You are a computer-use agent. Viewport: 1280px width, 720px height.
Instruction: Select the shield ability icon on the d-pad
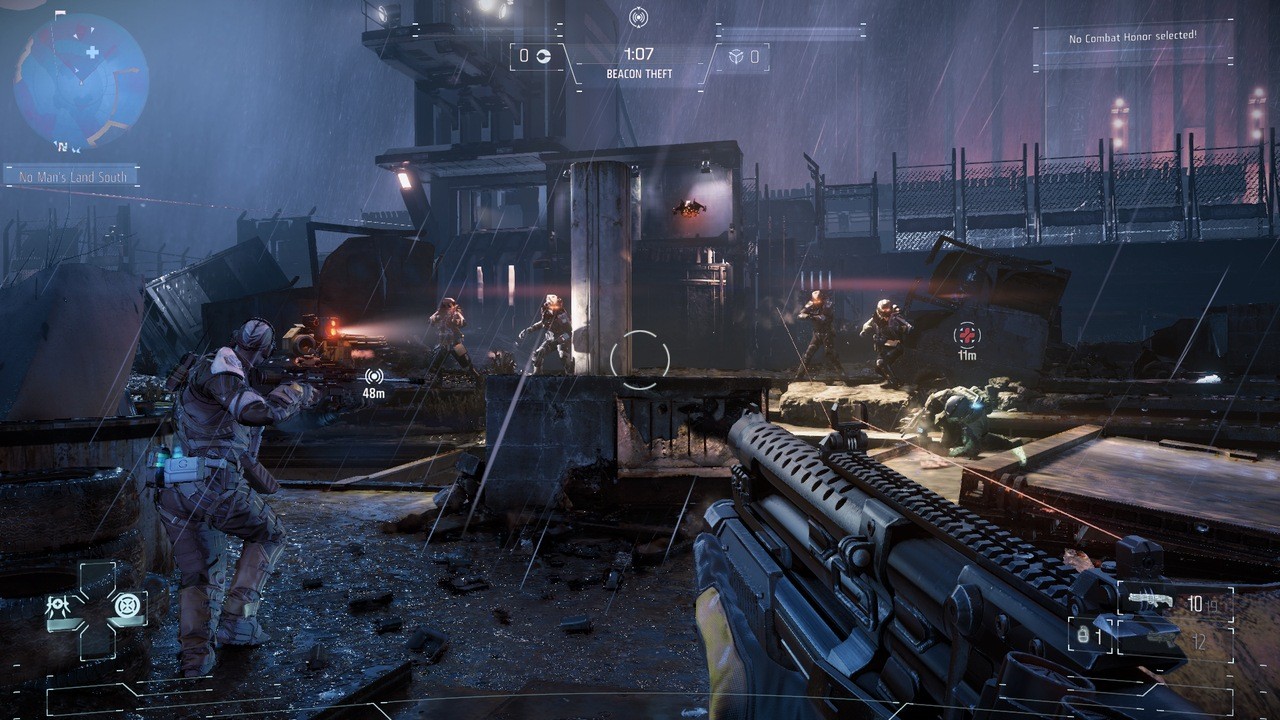pyautogui.click(x=128, y=604)
